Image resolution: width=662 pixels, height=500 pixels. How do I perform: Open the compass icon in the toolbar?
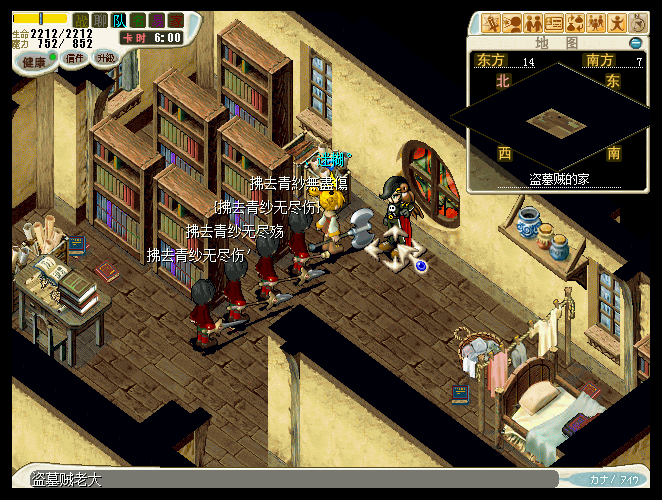[x=637, y=22]
